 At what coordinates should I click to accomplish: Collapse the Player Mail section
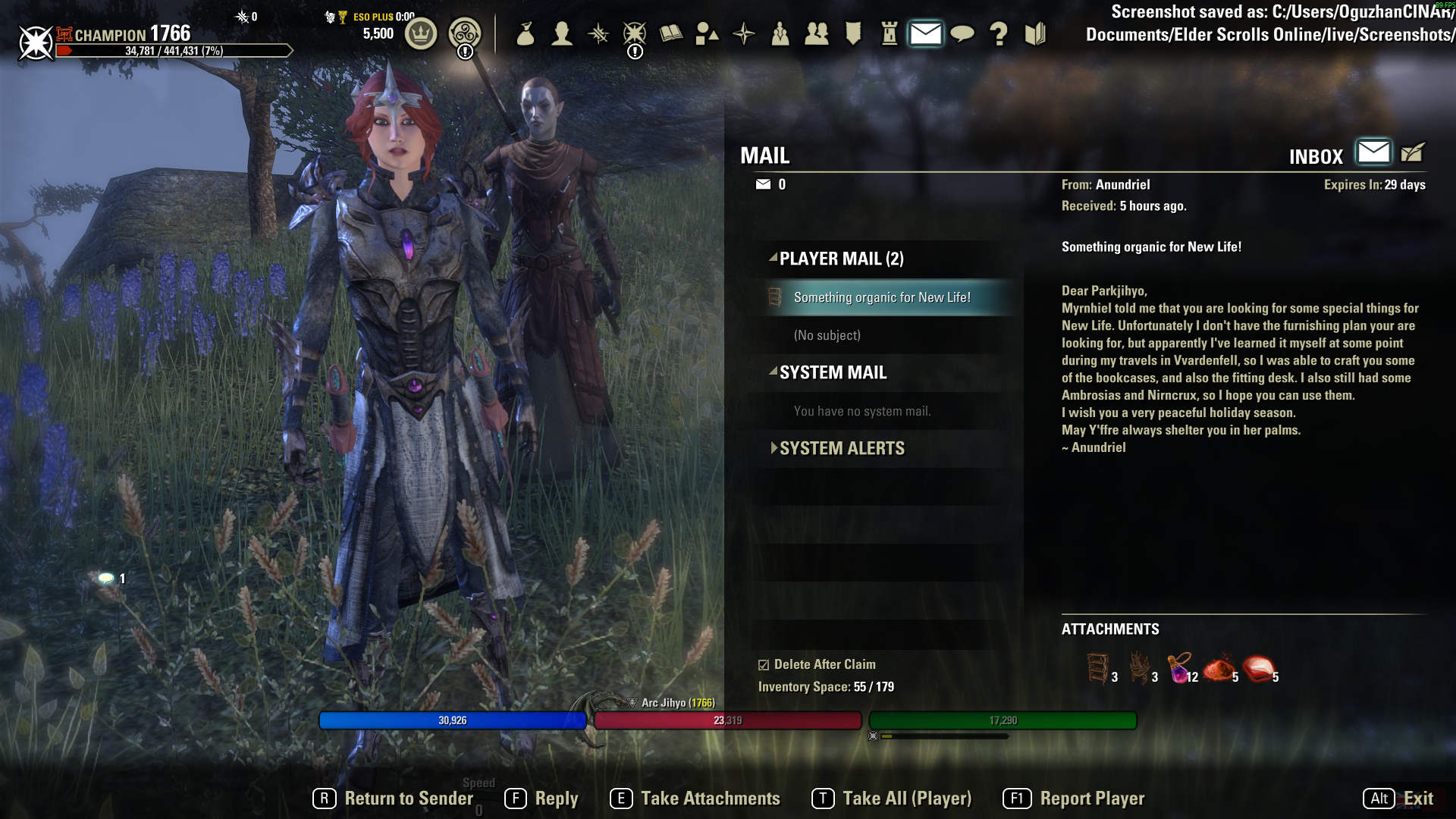[x=773, y=259]
